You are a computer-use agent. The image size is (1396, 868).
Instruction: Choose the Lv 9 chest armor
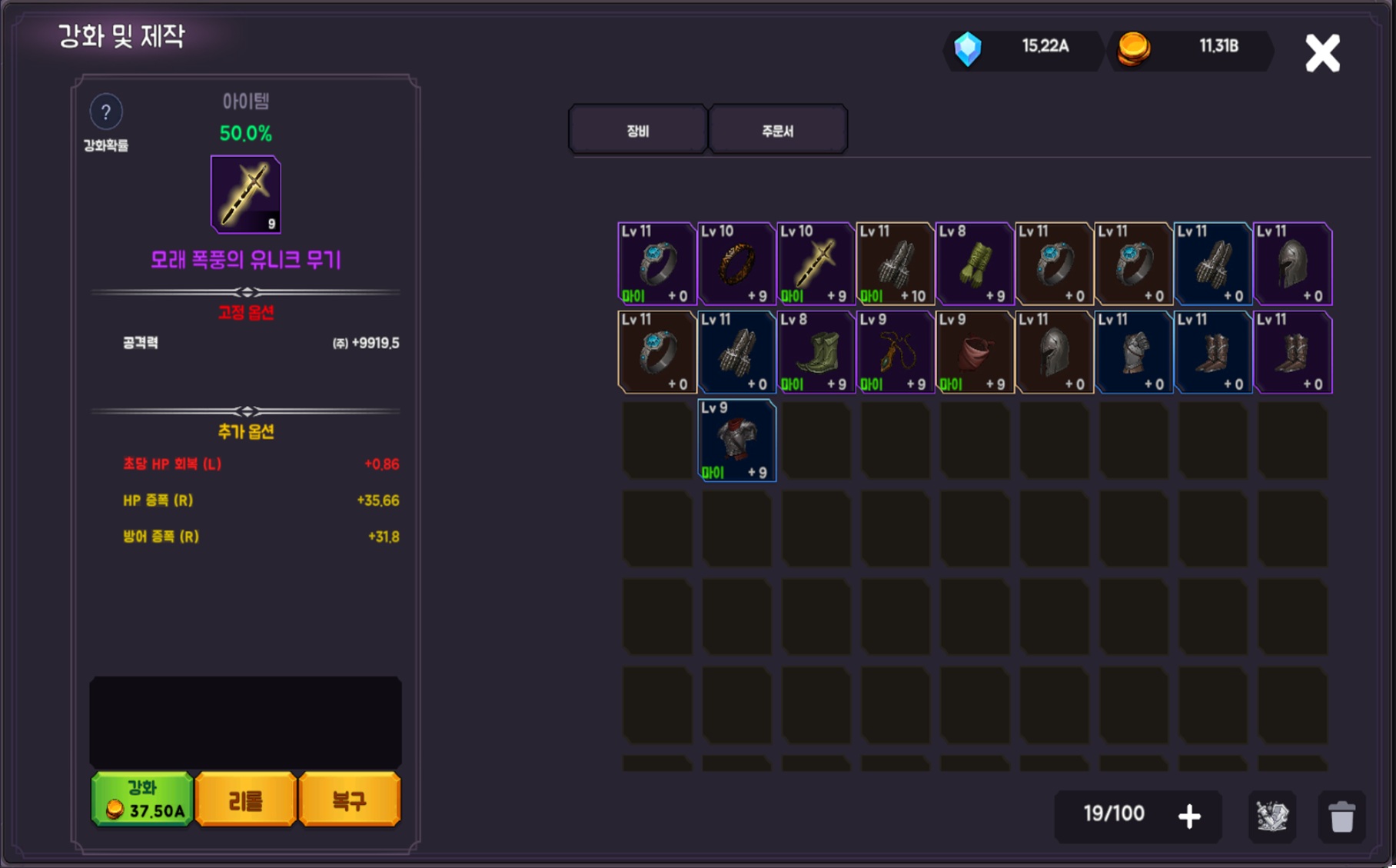736,441
